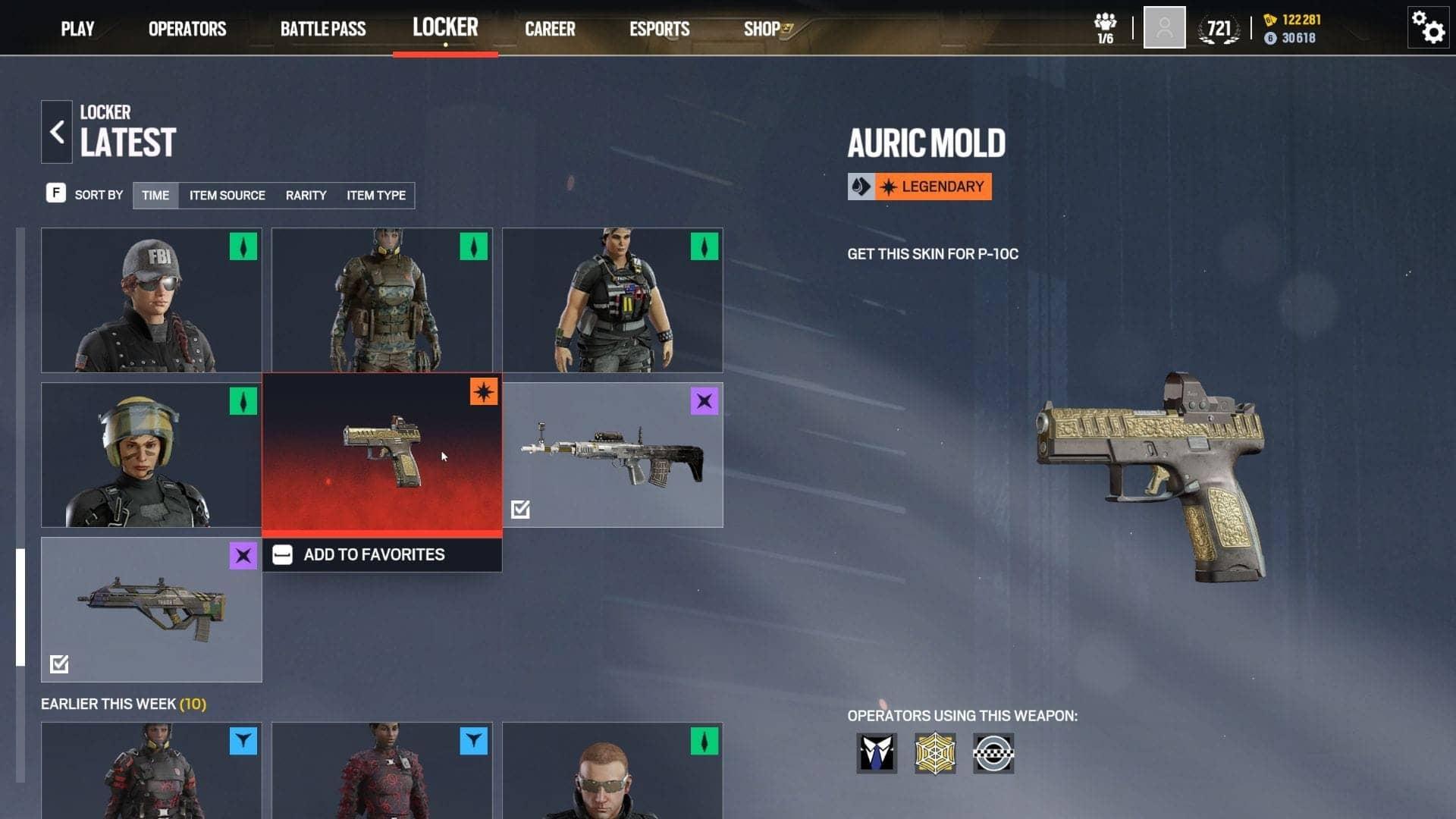Click the player profile avatar
The height and width of the screenshot is (819, 1456).
[1164, 27]
